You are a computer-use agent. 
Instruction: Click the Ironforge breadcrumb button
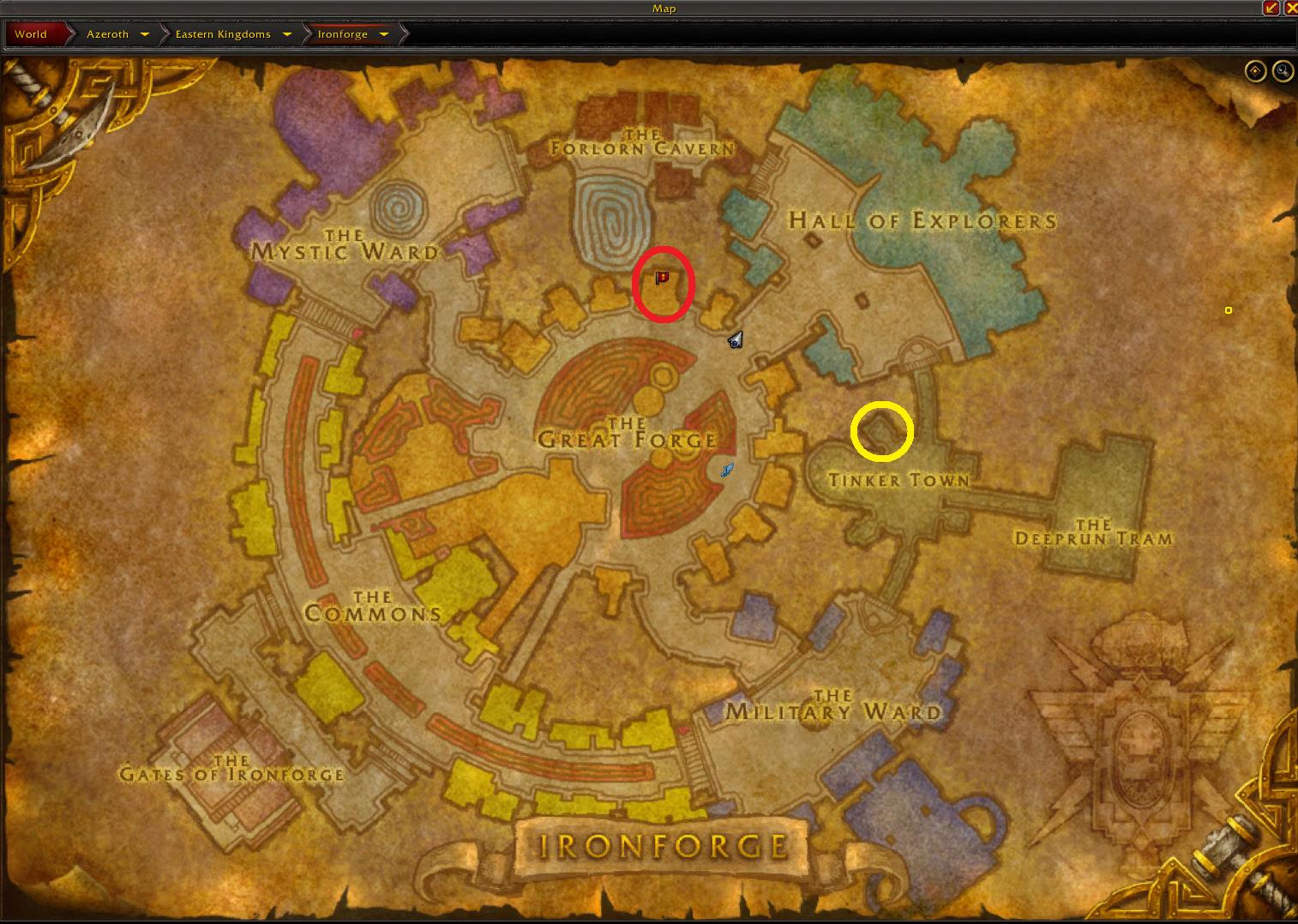(x=342, y=34)
